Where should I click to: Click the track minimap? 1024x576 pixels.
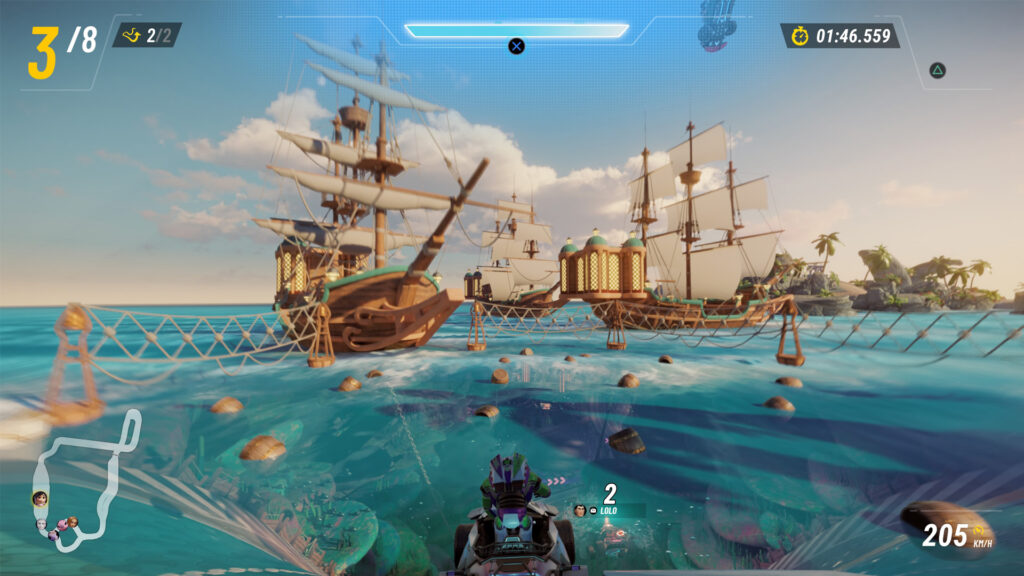click(x=85, y=480)
